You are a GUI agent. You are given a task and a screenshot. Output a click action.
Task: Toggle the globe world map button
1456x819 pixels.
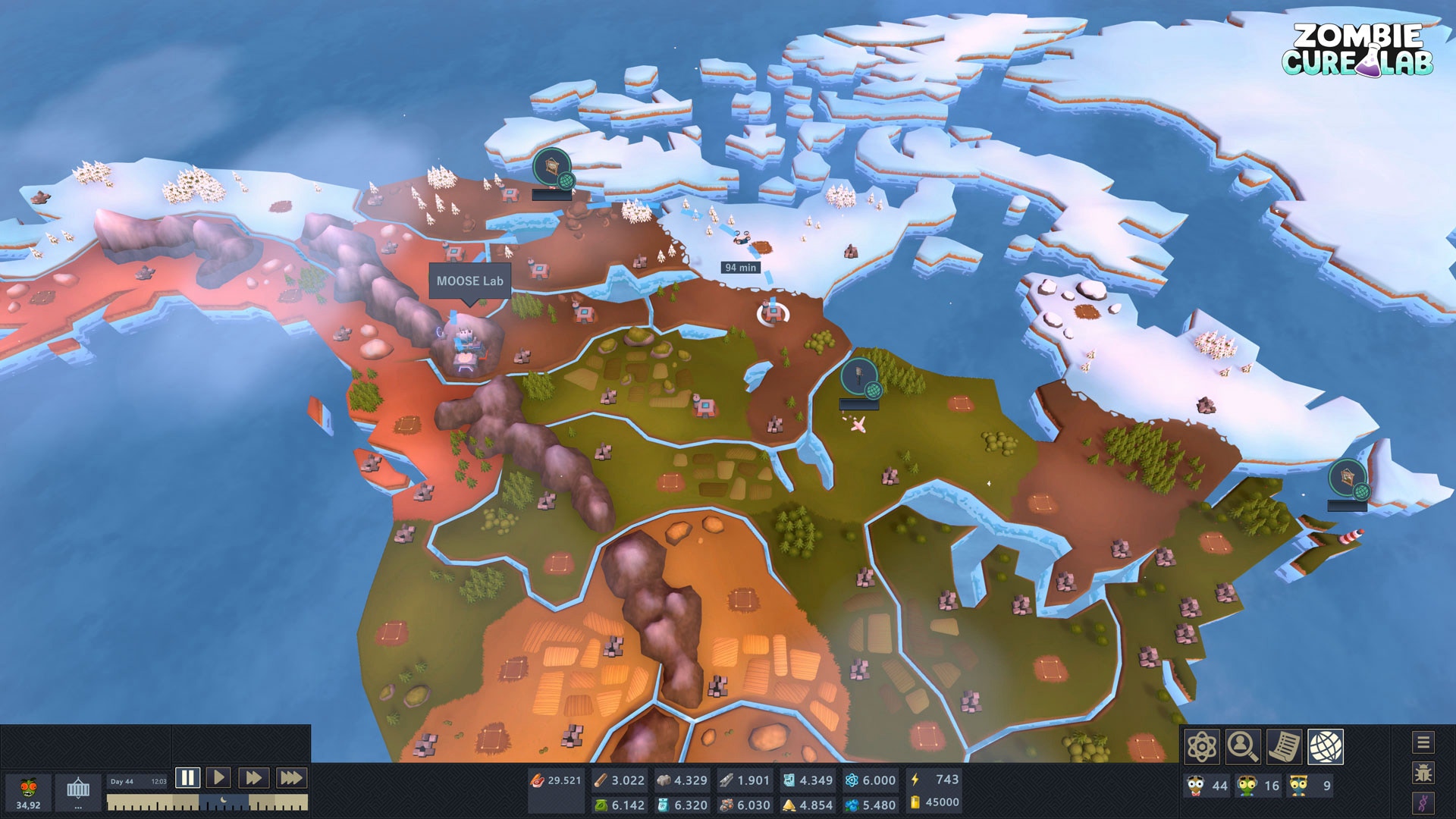pos(1325,747)
